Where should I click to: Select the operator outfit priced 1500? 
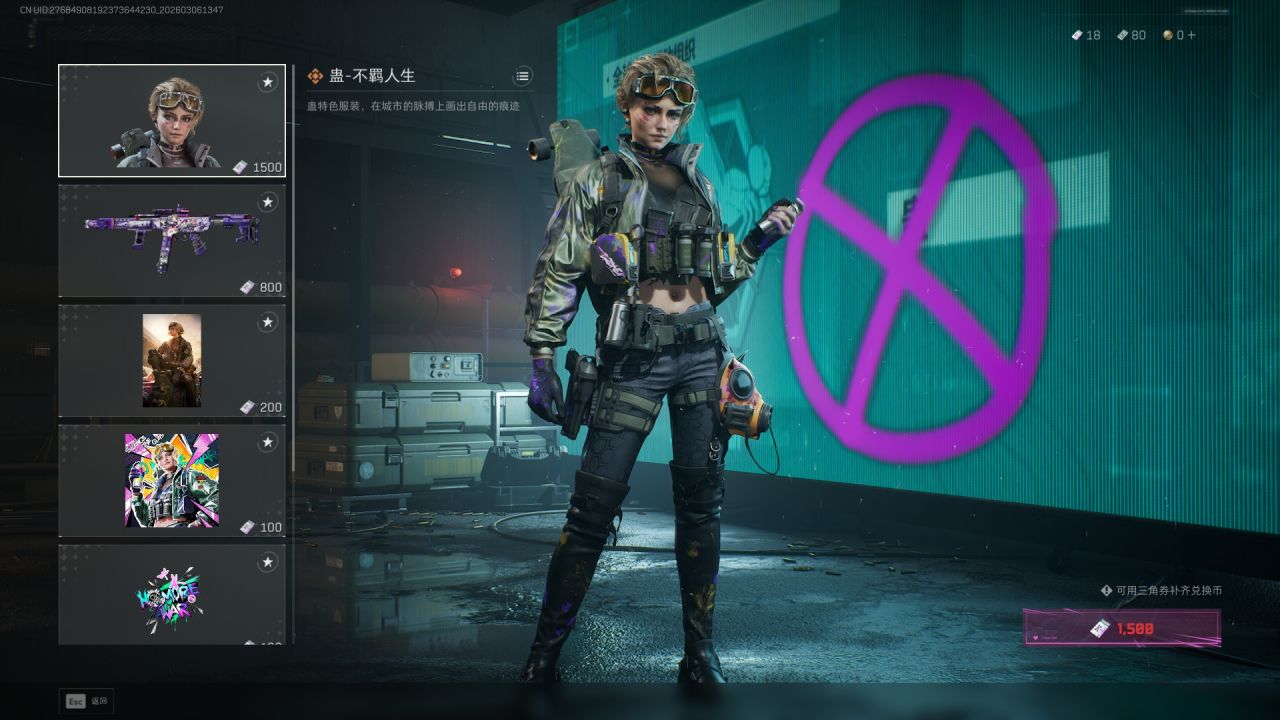click(x=171, y=121)
